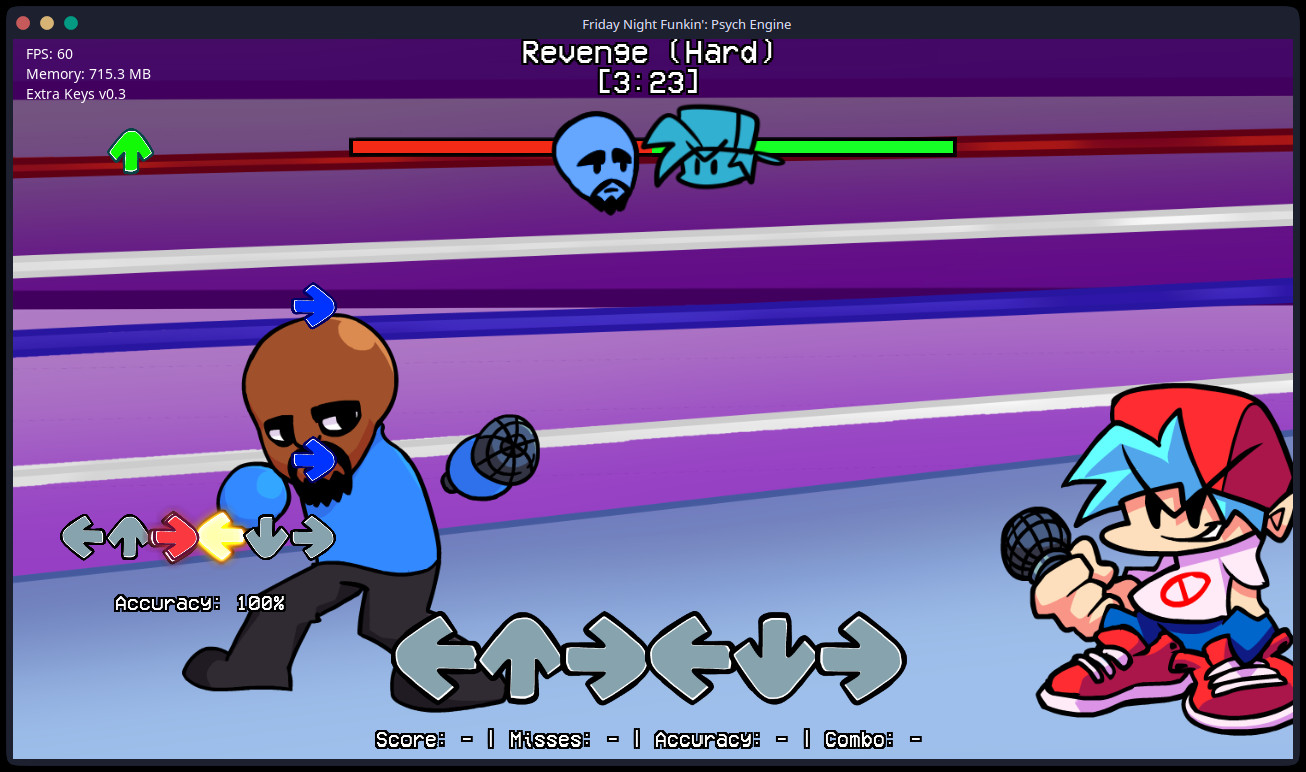Click the Accuracy: 100% judgement counter
Image resolution: width=1306 pixels, height=772 pixels.
199,603
